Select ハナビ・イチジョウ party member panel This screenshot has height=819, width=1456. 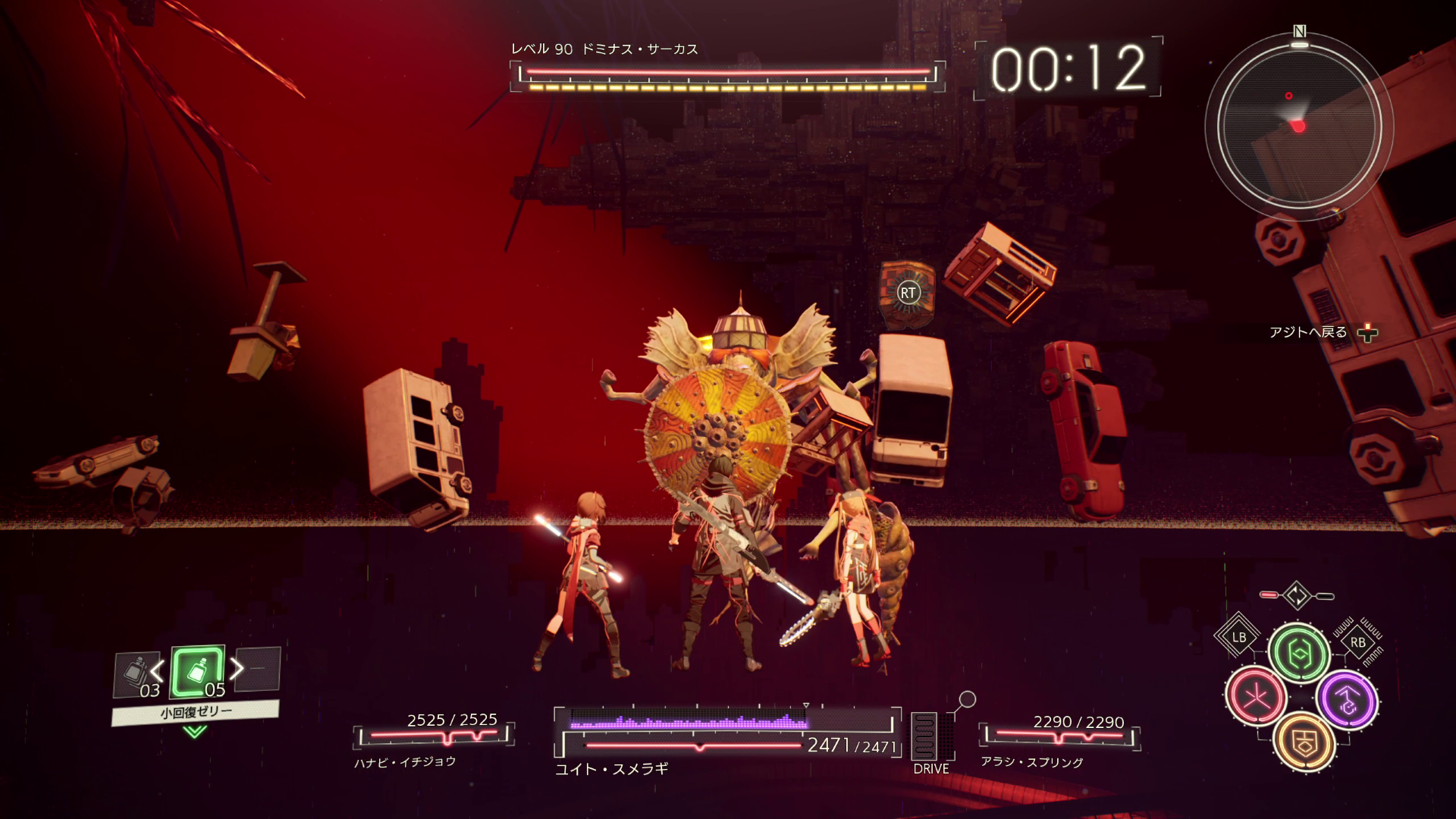[x=433, y=739]
